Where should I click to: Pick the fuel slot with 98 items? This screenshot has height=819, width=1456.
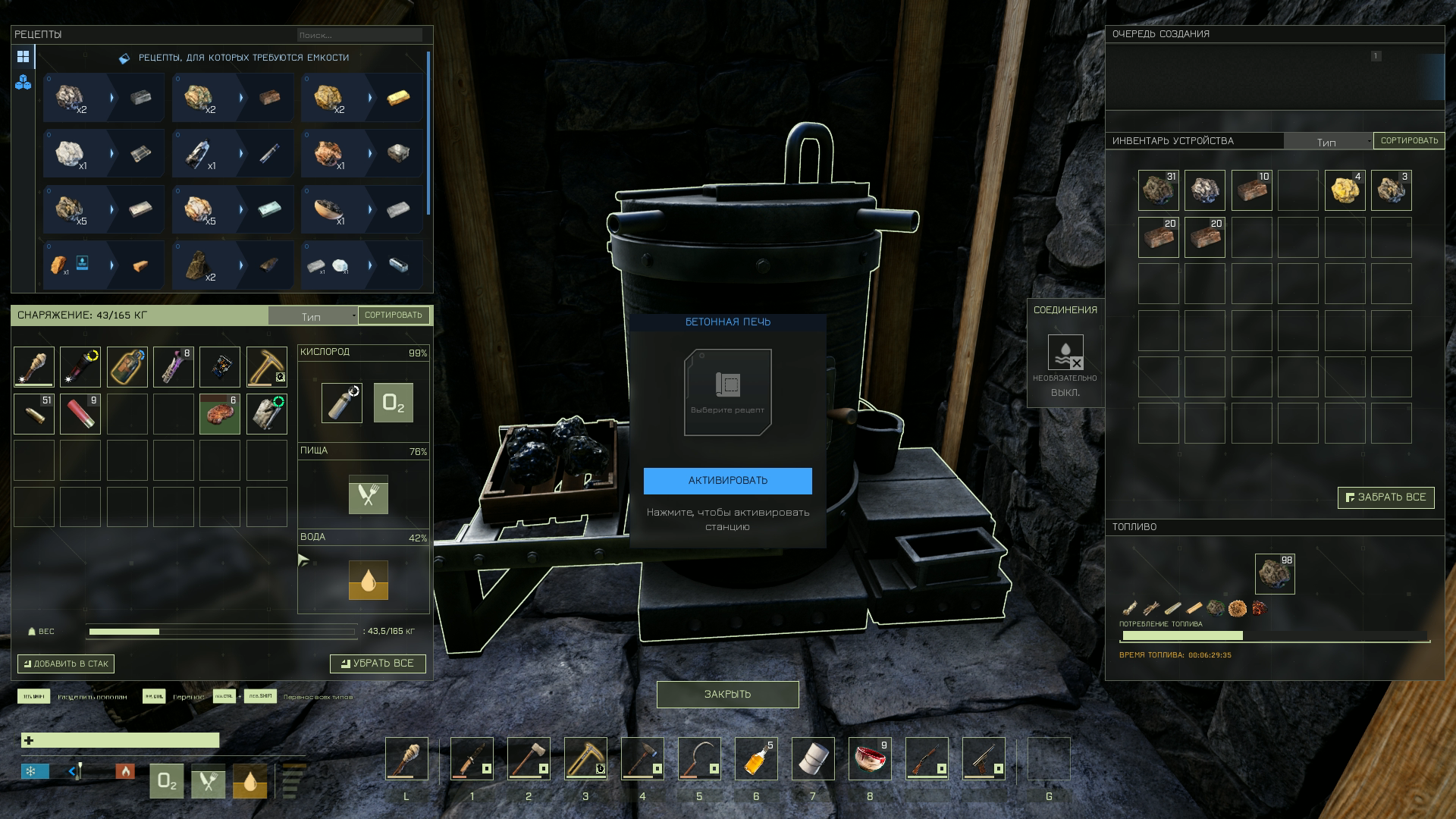(1275, 573)
